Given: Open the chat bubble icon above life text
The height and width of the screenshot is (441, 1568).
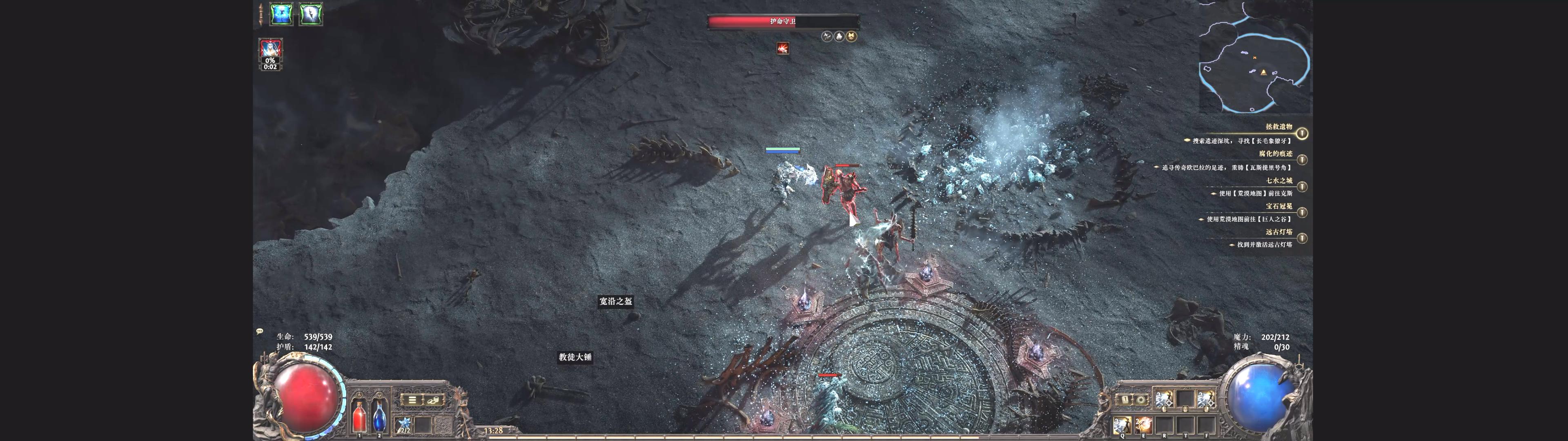Looking at the screenshot, I should point(260,331).
